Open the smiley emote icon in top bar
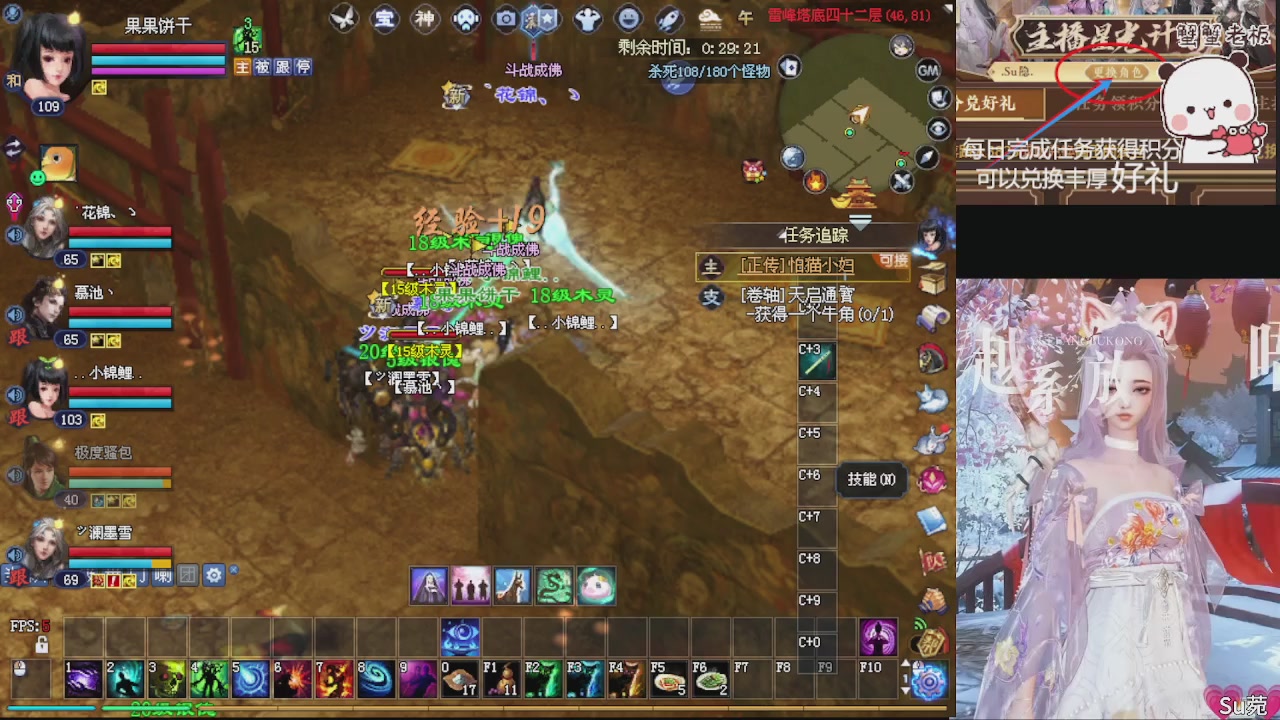Viewport: 1280px width, 720px height. pos(628,18)
